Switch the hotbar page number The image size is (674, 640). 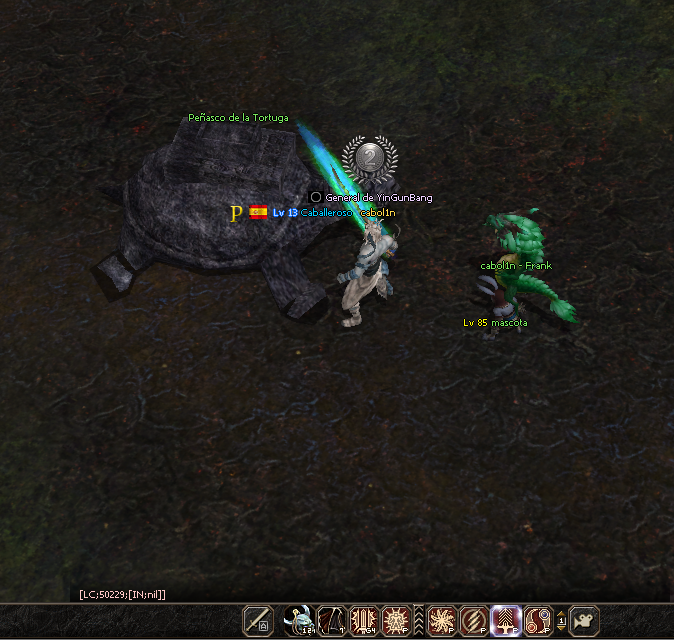pyautogui.click(x=561, y=620)
